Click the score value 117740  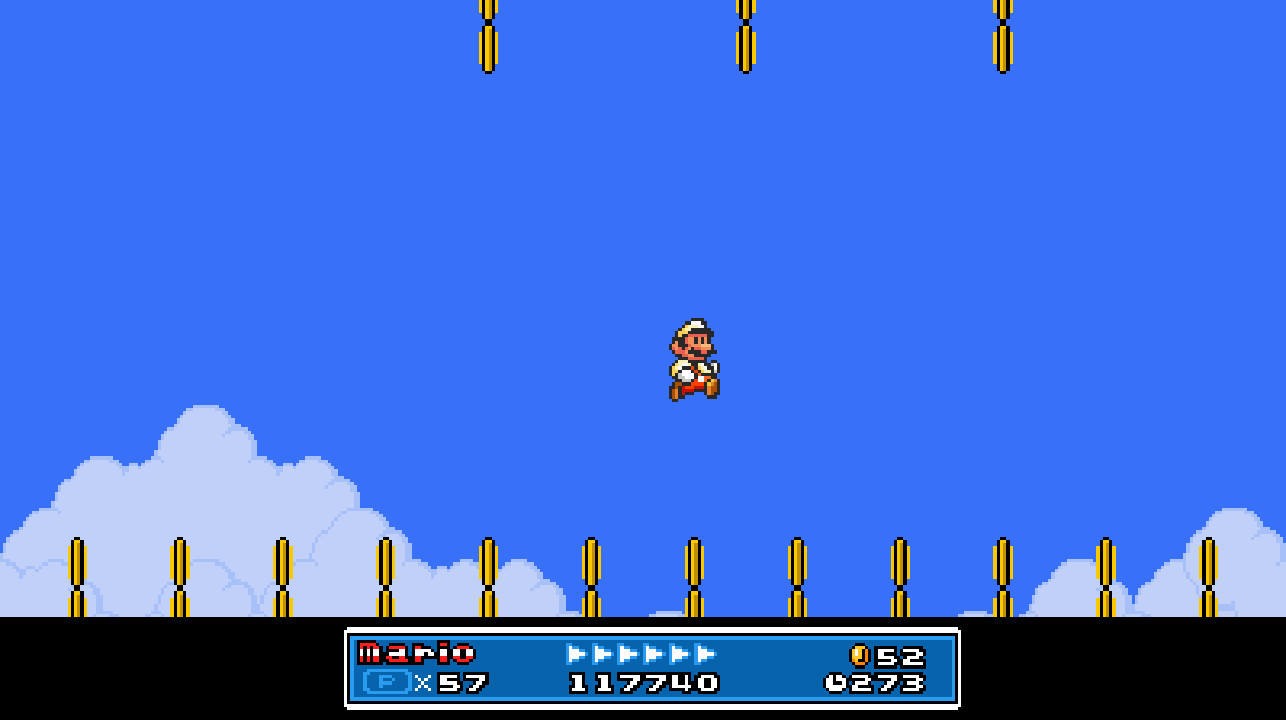645,686
